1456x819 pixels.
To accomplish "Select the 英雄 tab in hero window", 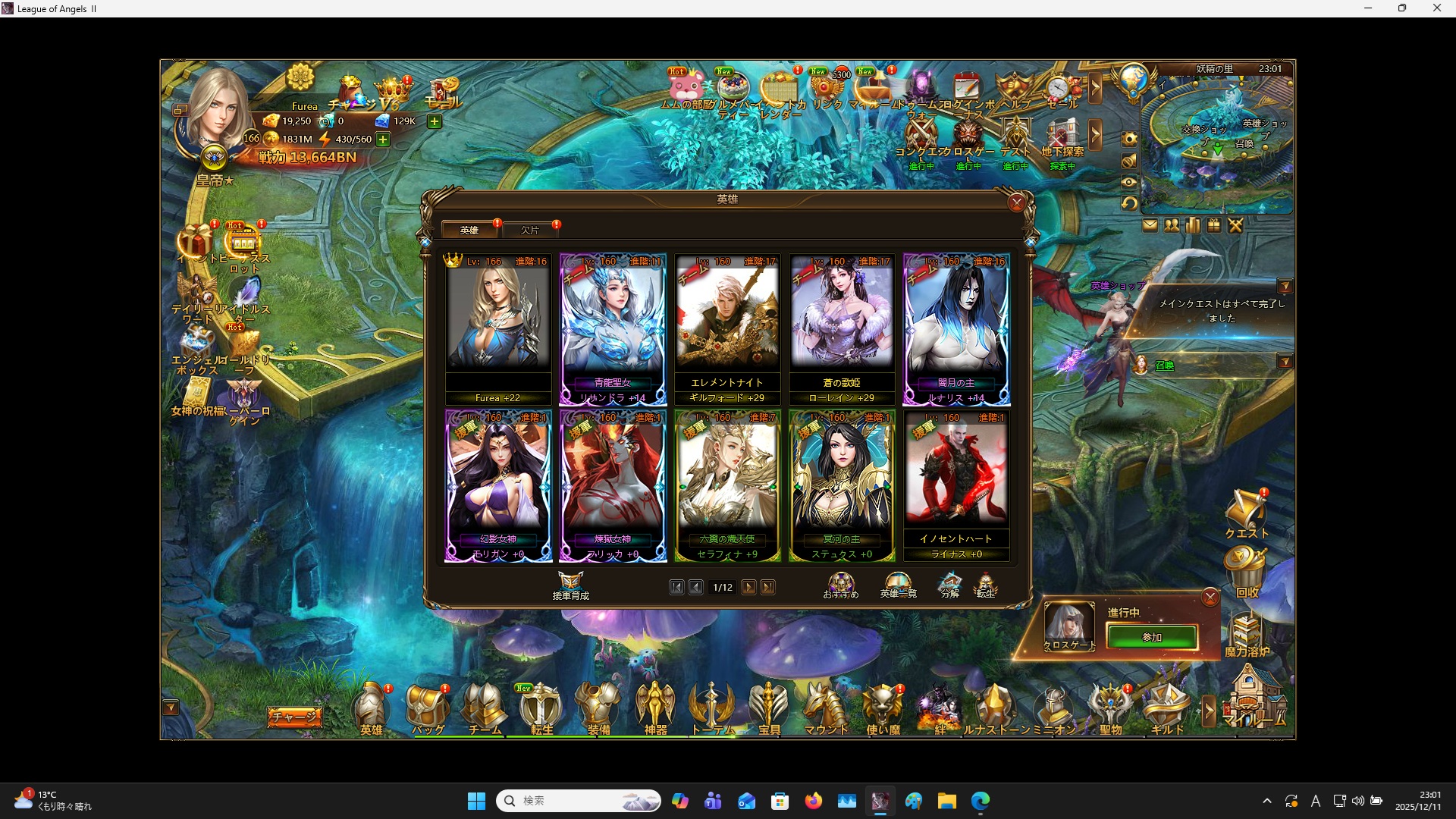I will (x=469, y=229).
